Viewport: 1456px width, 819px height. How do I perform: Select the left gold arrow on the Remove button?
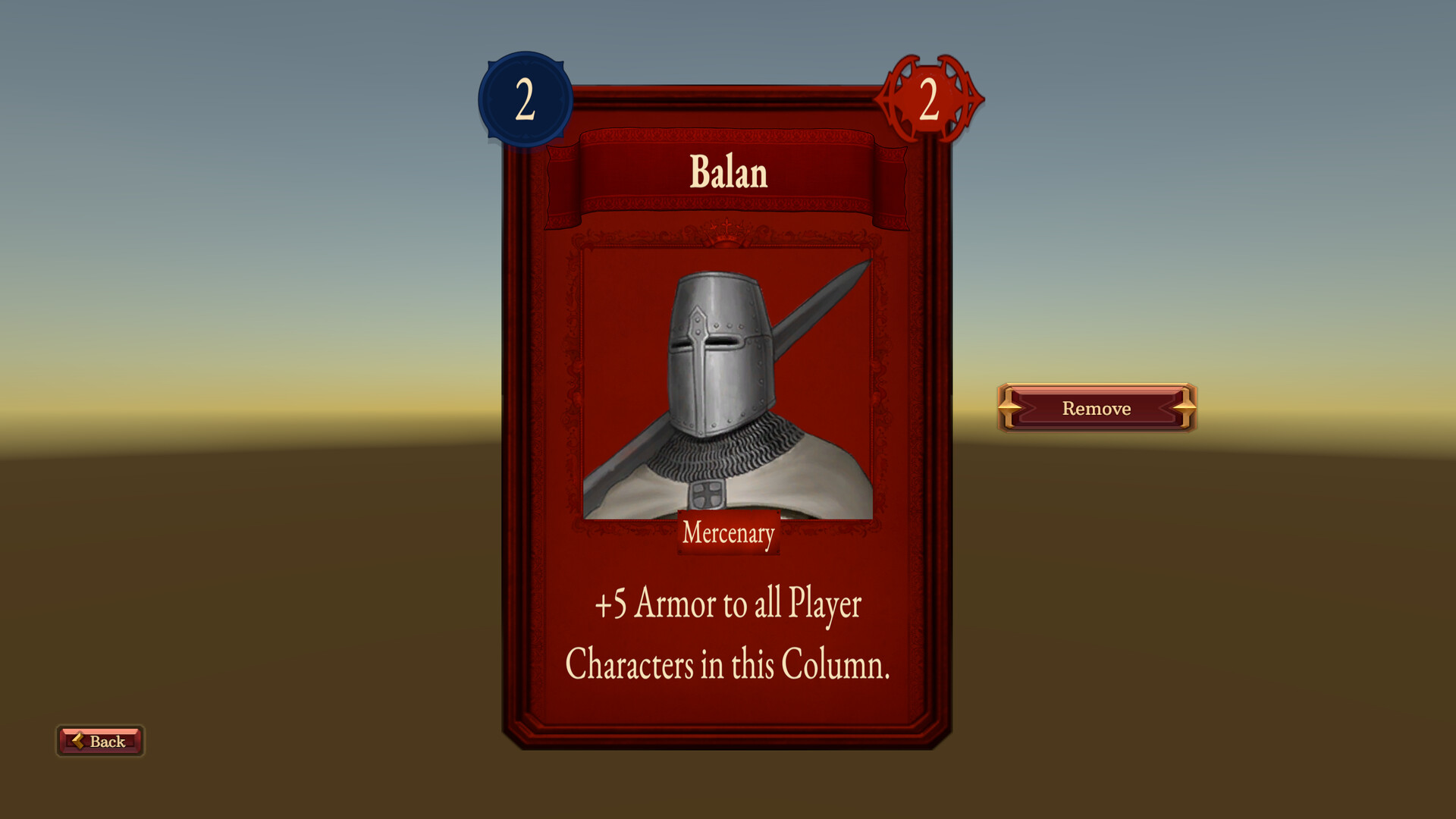tap(1009, 408)
